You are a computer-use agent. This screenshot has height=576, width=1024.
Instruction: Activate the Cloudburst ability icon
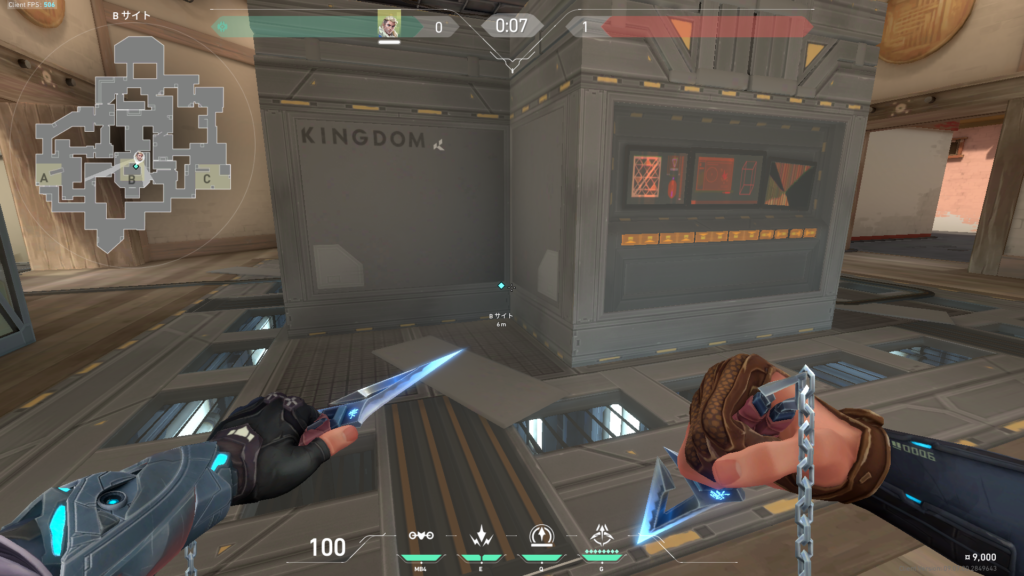(x=421, y=537)
